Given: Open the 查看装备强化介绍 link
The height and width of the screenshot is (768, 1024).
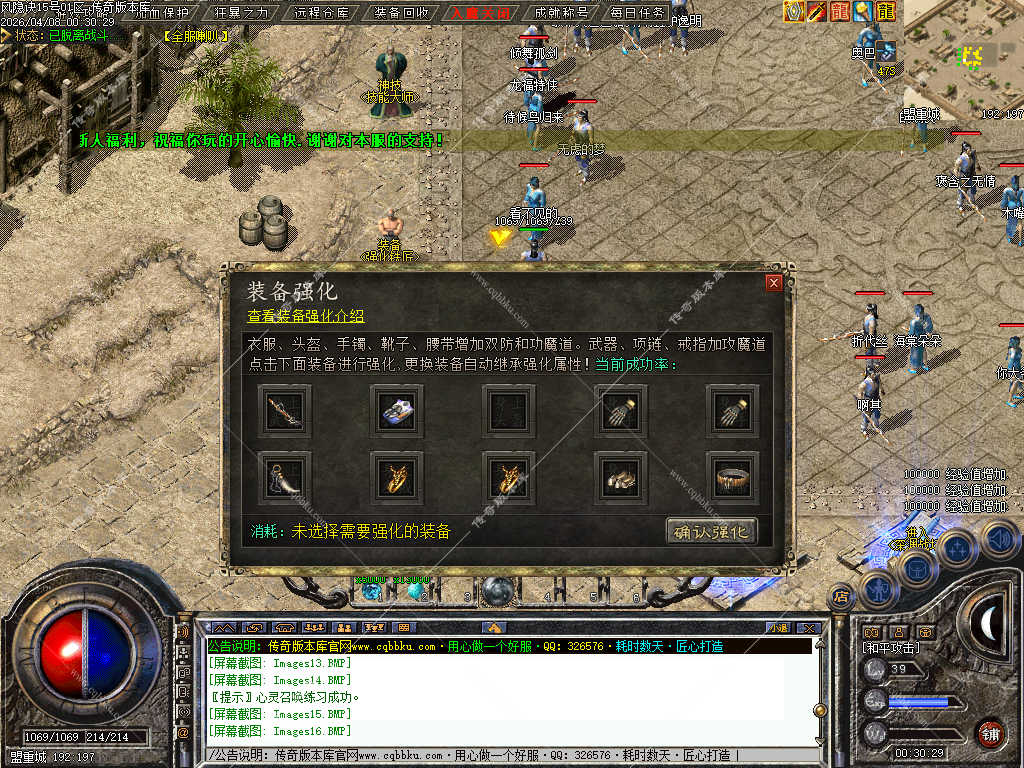Looking at the screenshot, I should 306,316.
